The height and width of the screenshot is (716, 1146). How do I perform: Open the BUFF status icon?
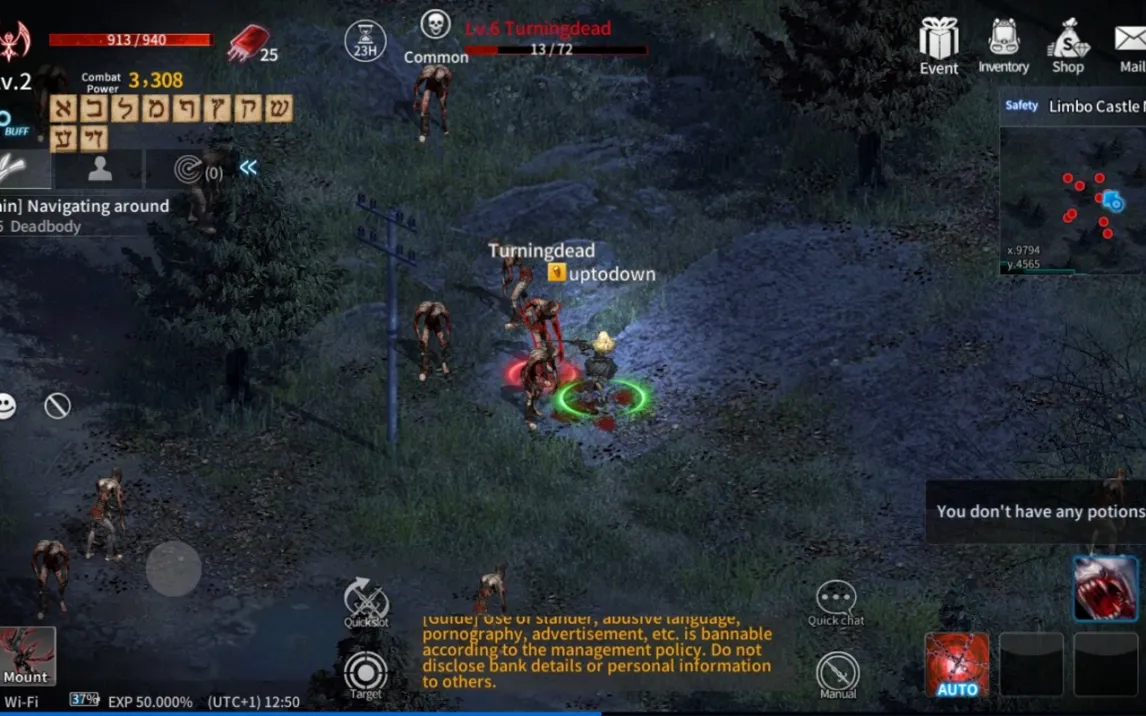point(12,123)
